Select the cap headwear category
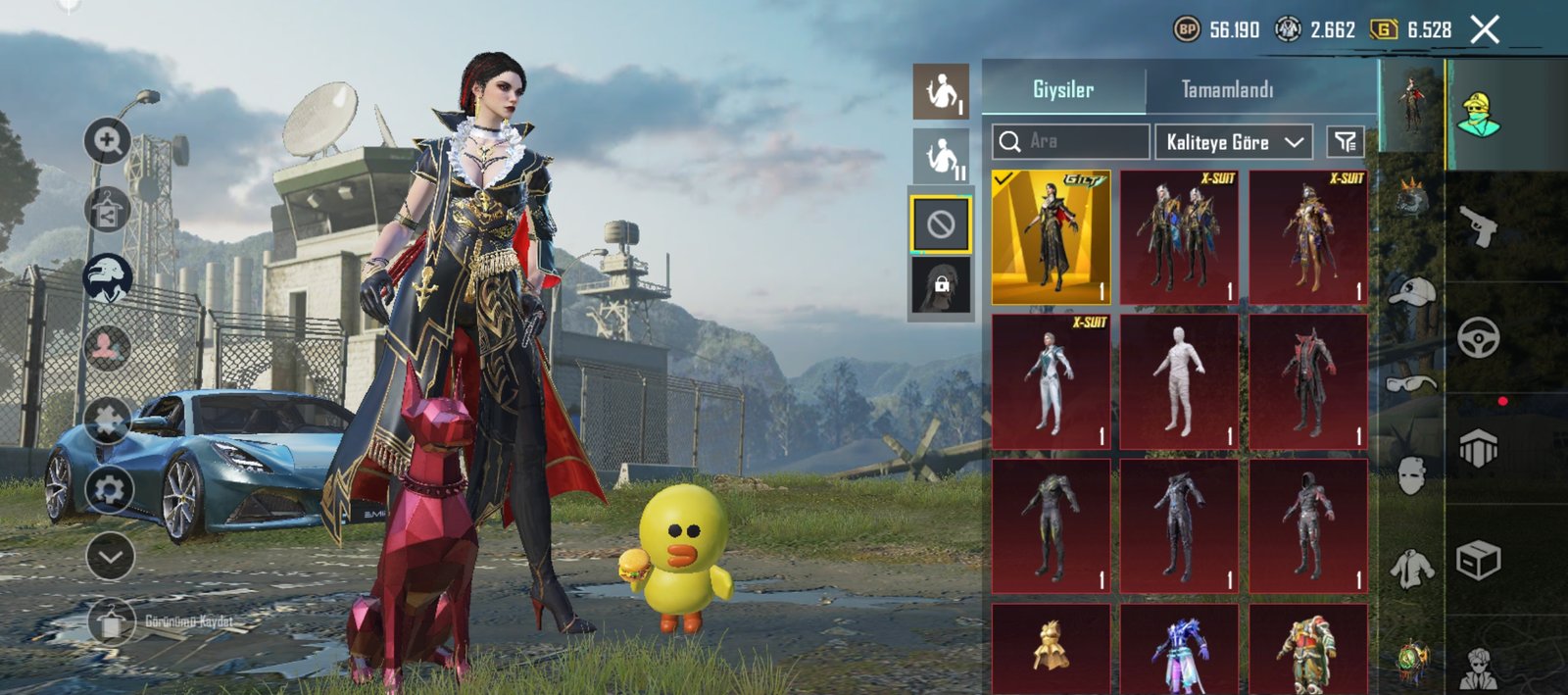This screenshot has height=695, width=1568. point(1411,291)
